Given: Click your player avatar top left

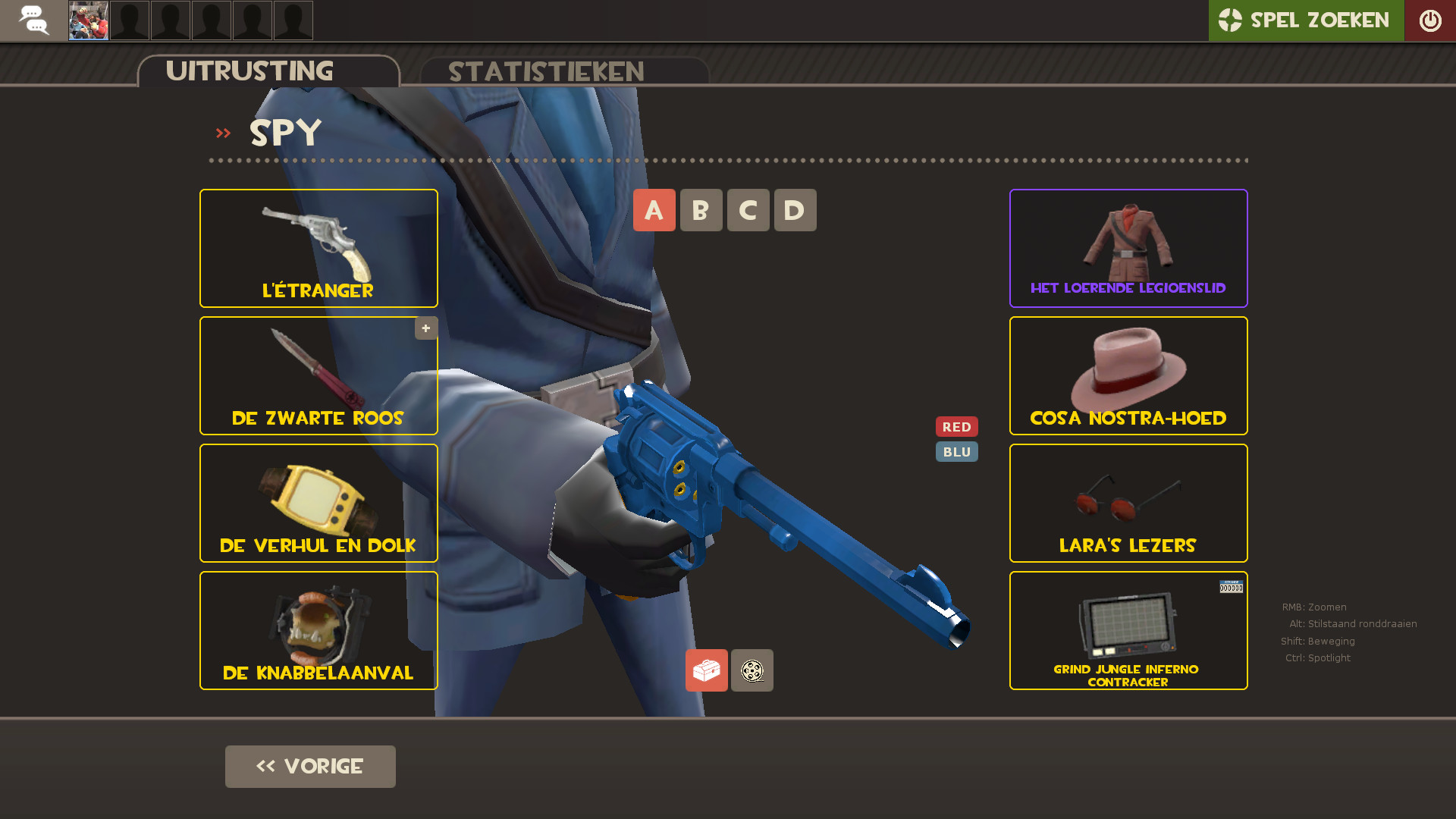Looking at the screenshot, I should click(88, 20).
